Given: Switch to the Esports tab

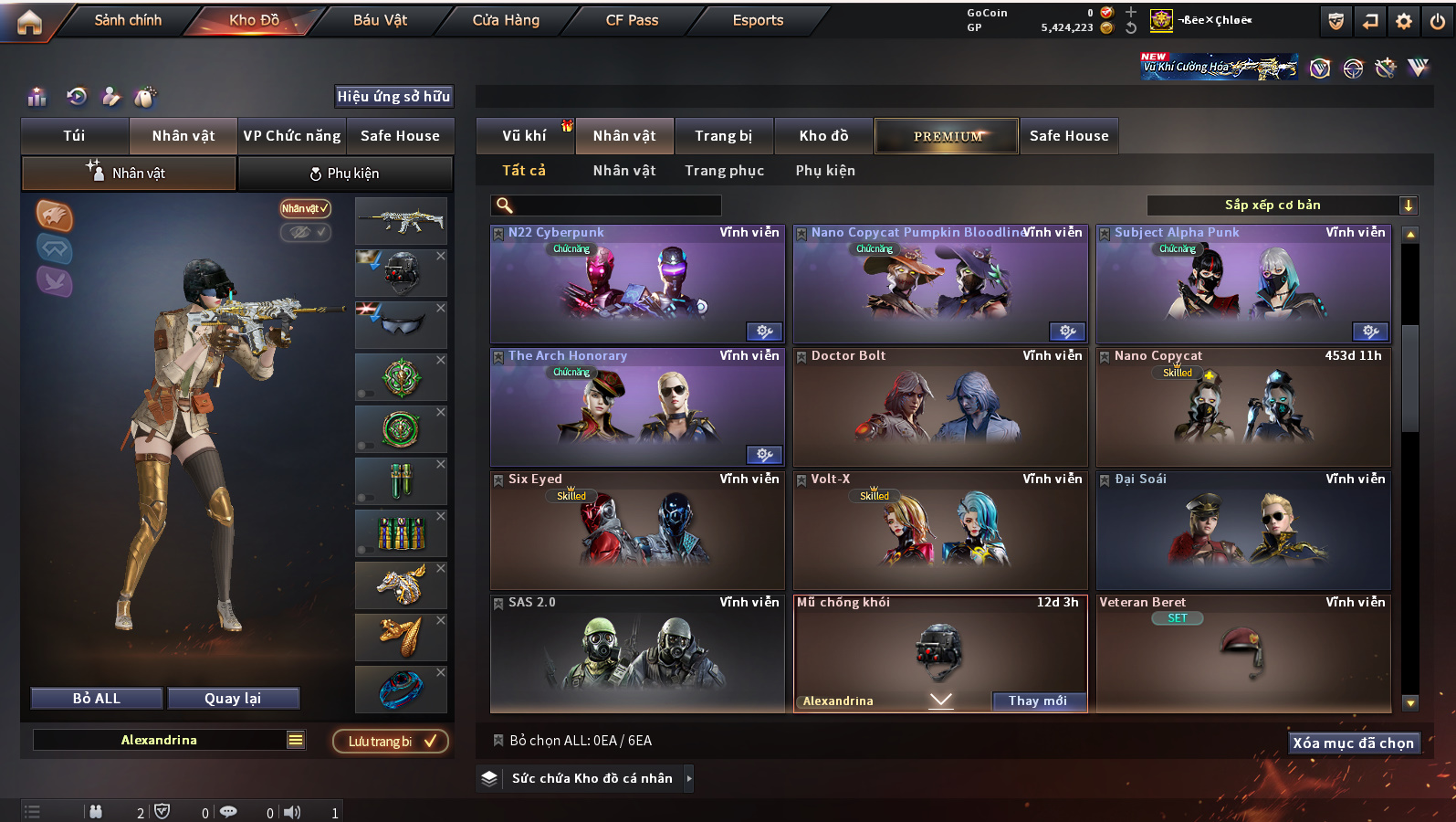Looking at the screenshot, I should pyautogui.click(x=758, y=20).
